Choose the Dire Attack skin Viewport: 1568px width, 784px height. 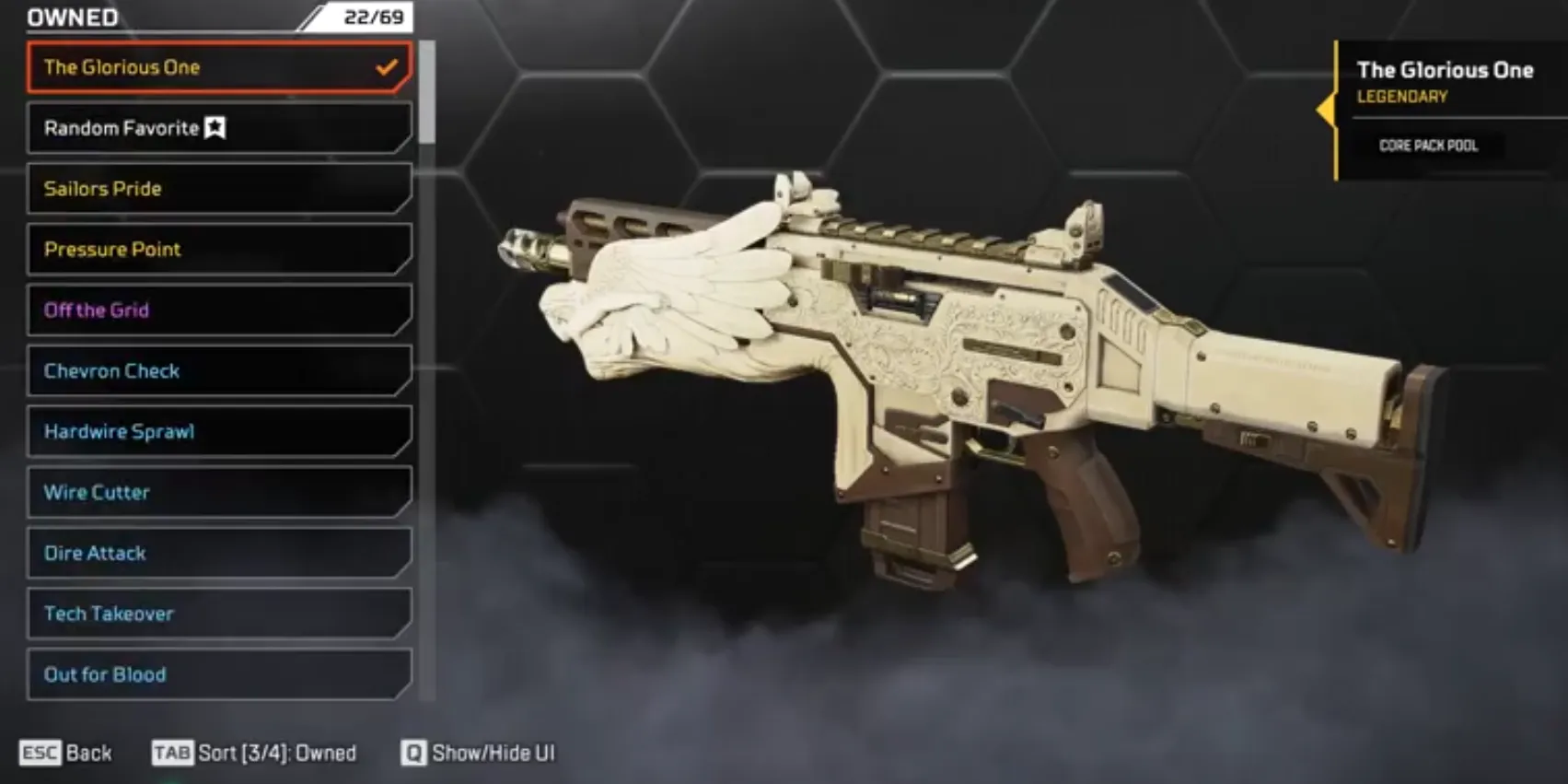click(218, 553)
